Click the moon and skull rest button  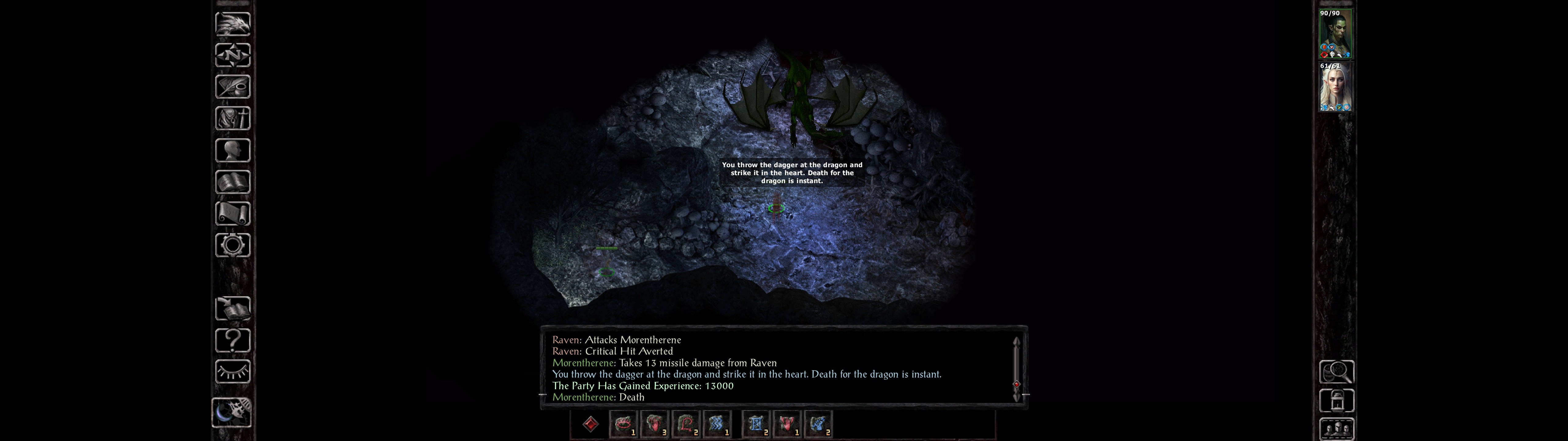[x=232, y=413]
